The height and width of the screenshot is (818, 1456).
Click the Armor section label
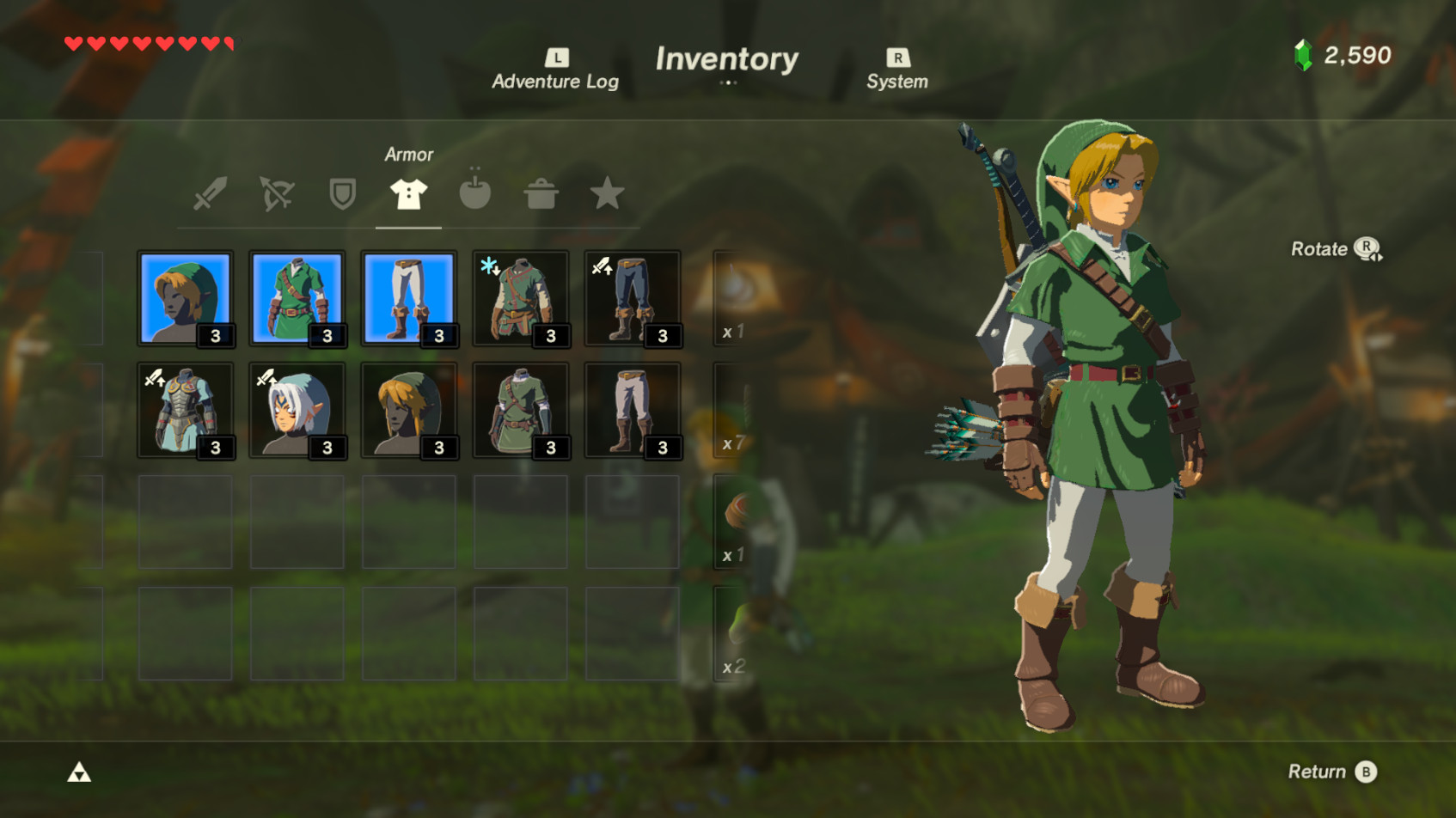(x=409, y=155)
